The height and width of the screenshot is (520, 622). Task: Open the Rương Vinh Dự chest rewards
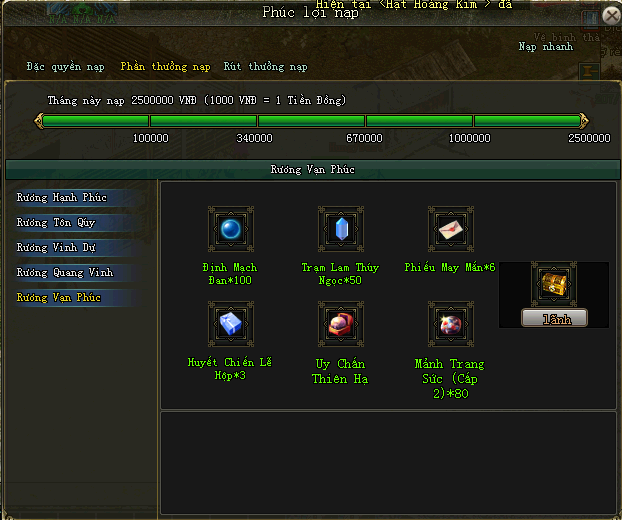(56, 248)
